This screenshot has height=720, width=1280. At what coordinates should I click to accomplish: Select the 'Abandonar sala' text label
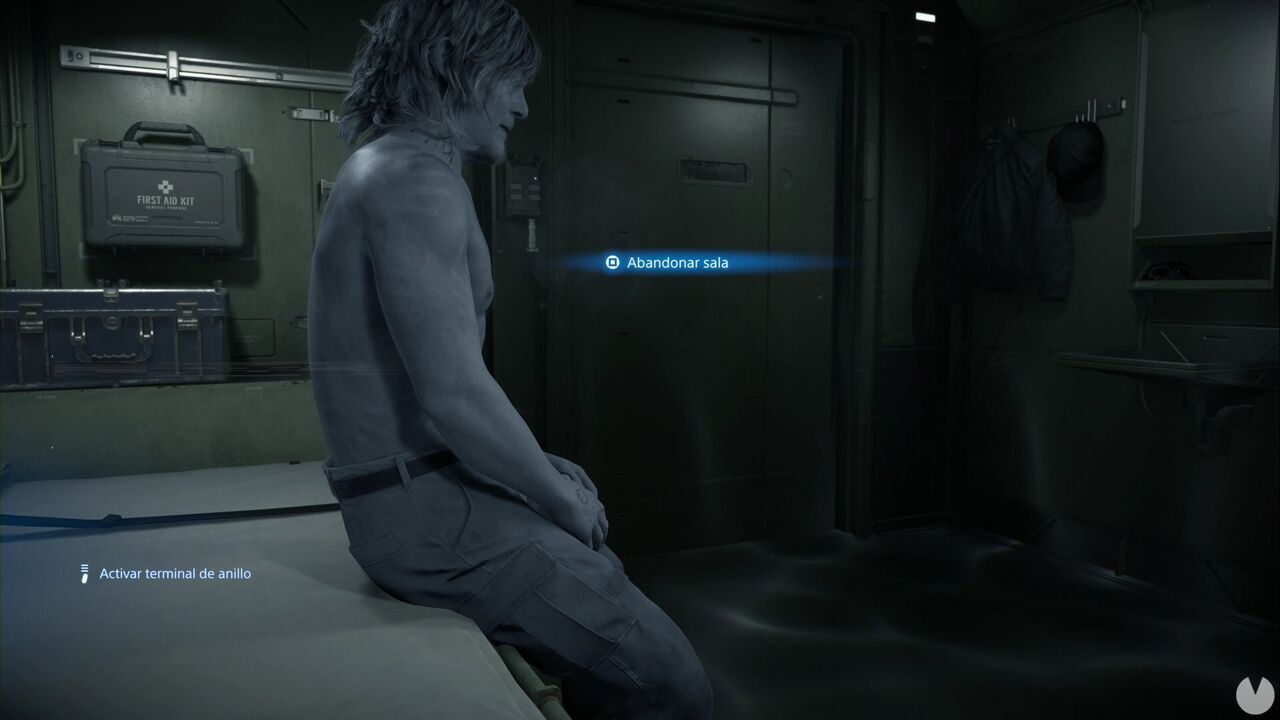point(676,263)
